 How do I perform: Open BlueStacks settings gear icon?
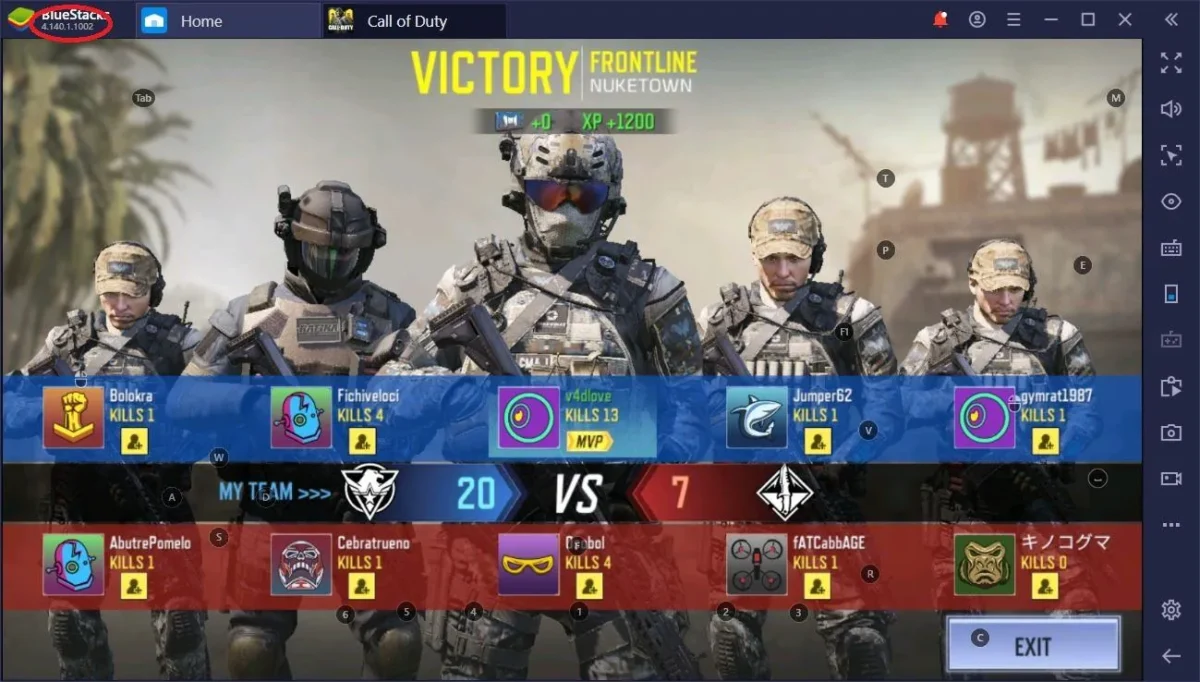pyautogui.click(x=1171, y=610)
